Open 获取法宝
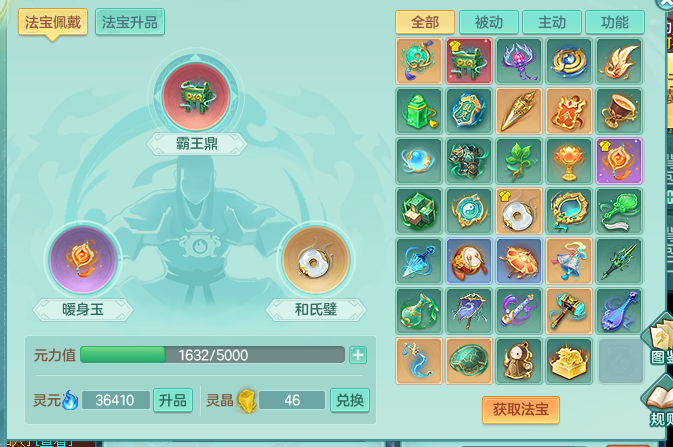 (520, 409)
